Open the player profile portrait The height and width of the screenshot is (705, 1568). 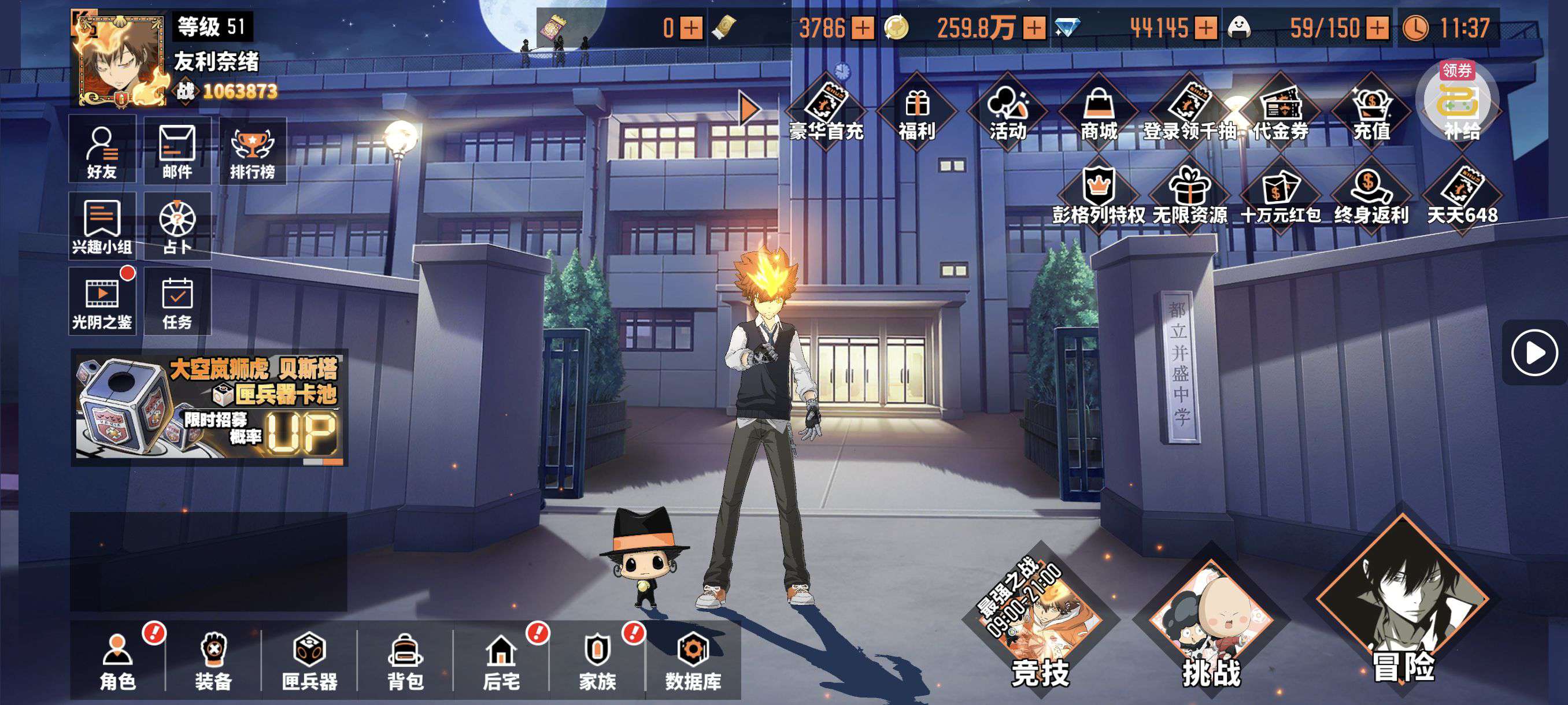[x=119, y=61]
